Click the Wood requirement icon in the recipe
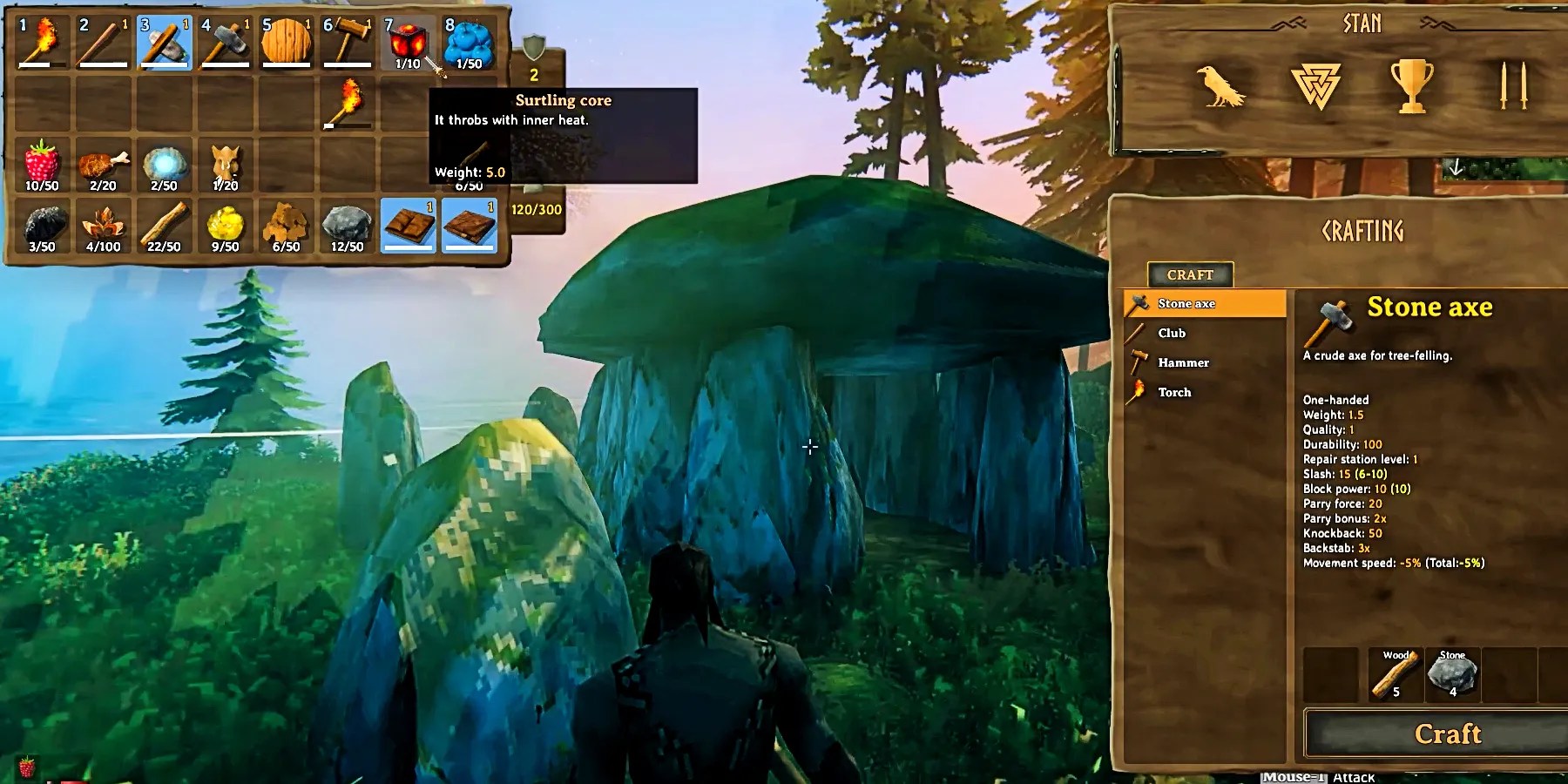This screenshot has height=784, width=1568. [x=1396, y=672]
